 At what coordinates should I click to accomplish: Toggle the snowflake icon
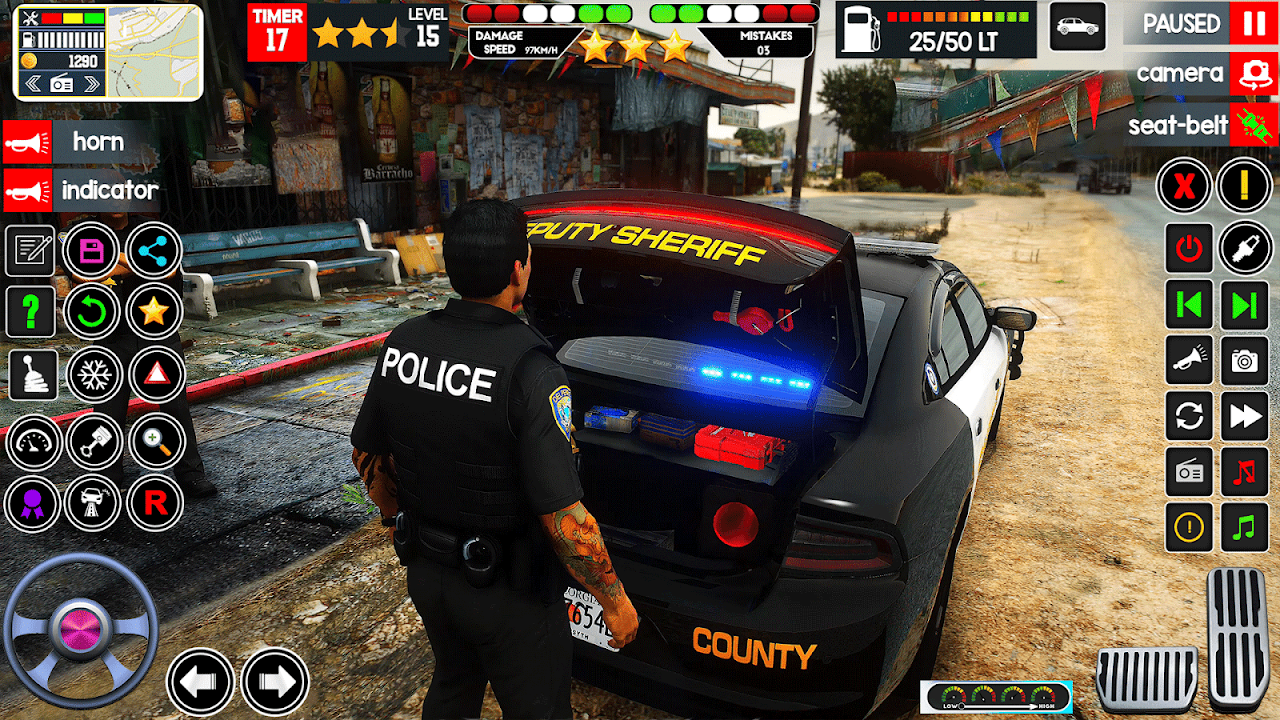pos(94,375)
